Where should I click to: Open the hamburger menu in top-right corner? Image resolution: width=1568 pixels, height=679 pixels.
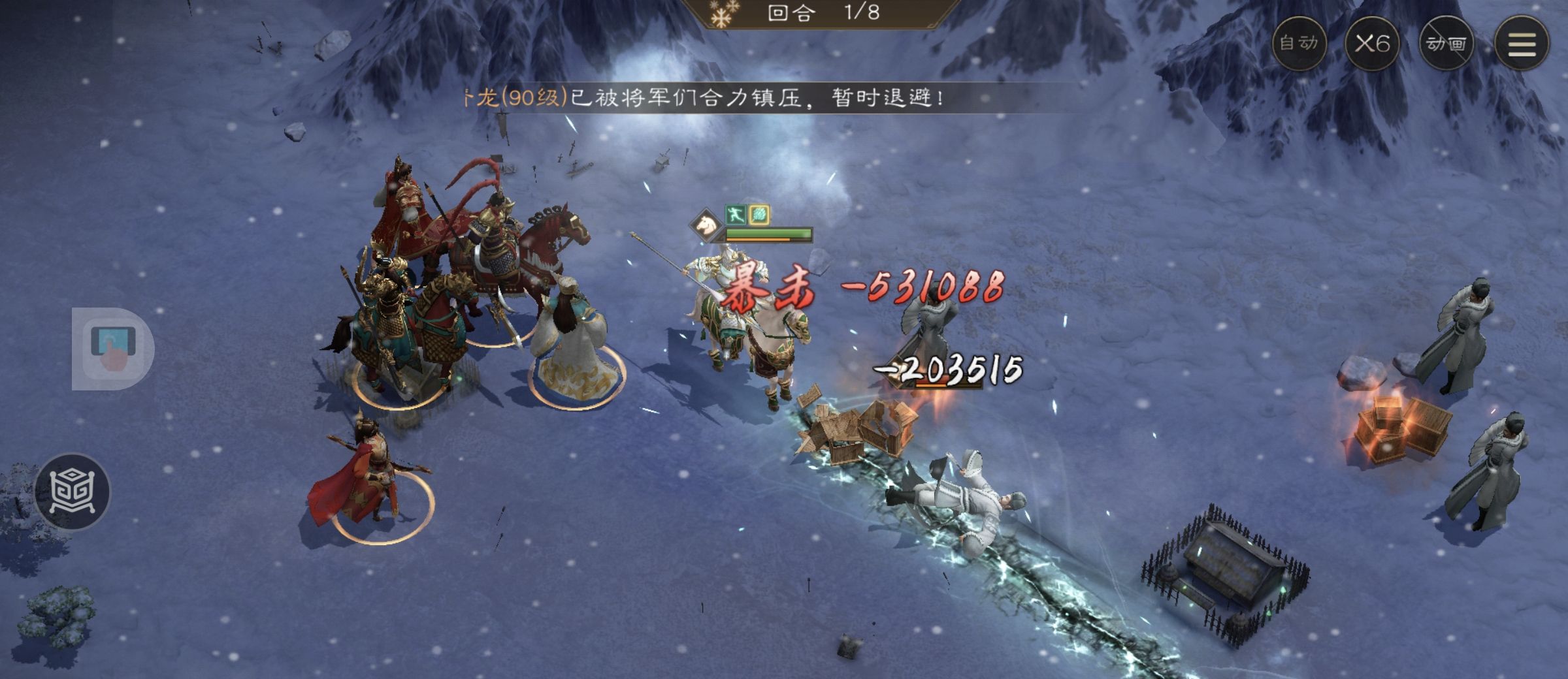tap(1523, 43)
